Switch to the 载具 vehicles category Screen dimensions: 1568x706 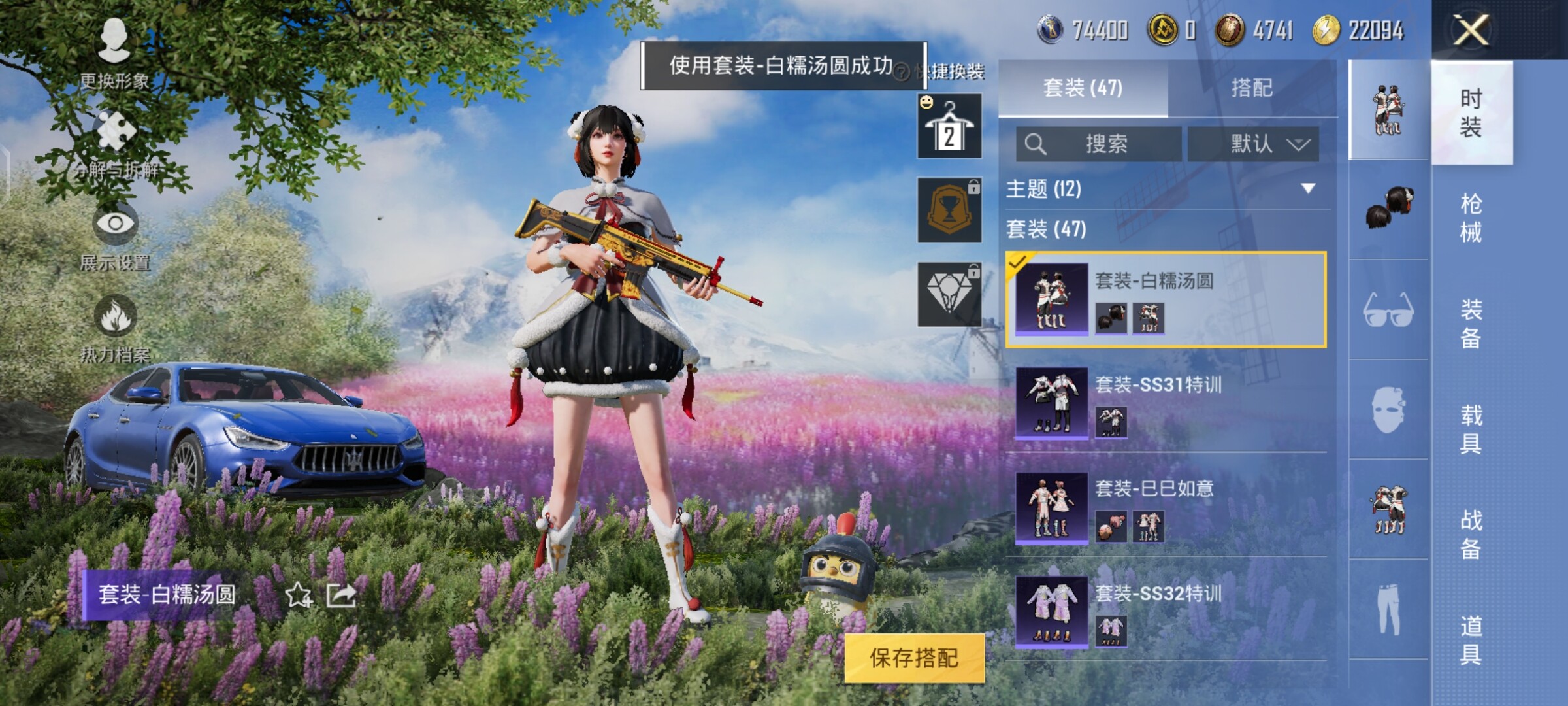pos(1471,429)
